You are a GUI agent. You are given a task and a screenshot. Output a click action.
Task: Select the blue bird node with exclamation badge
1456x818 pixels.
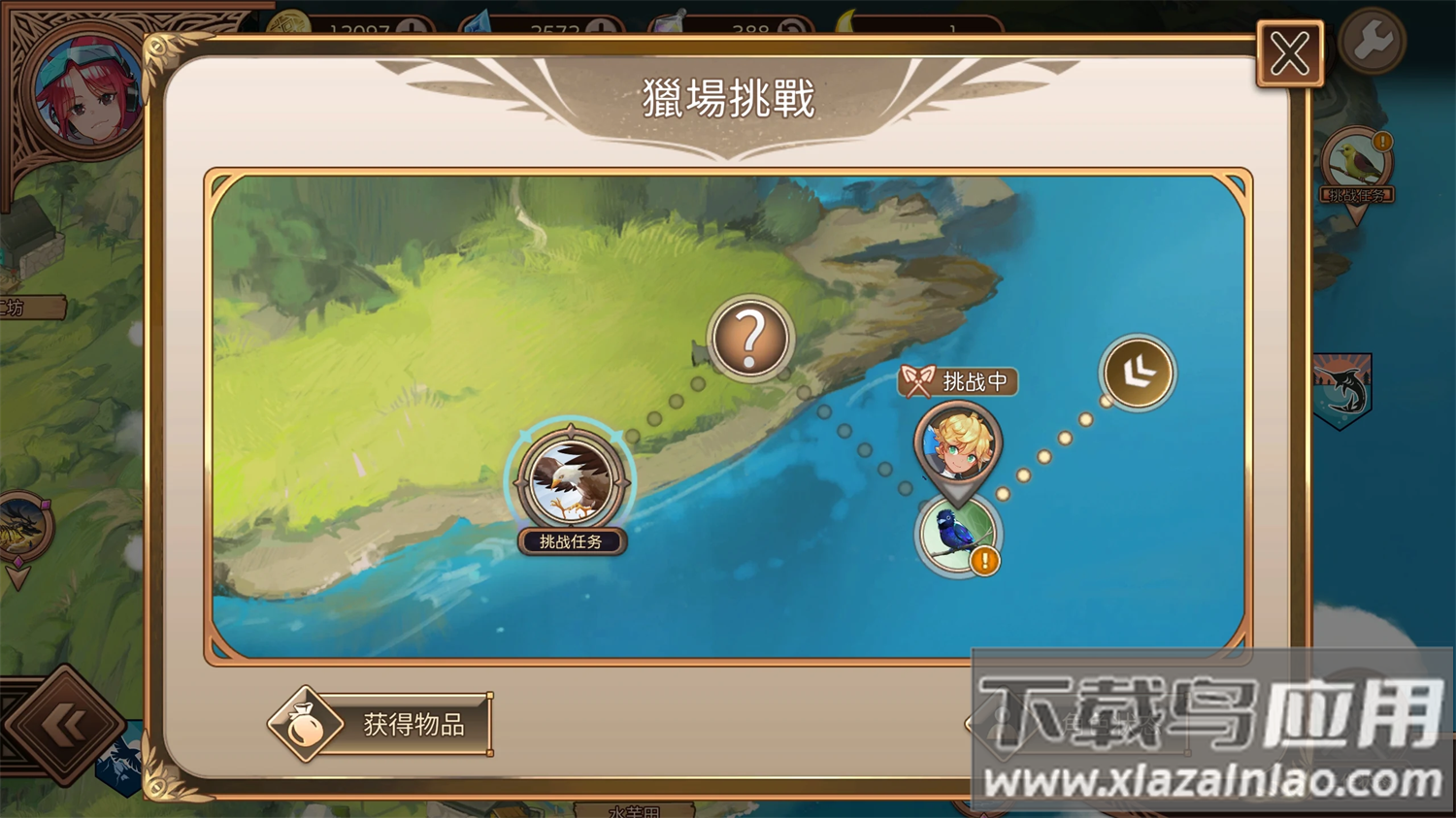point(956,536)
